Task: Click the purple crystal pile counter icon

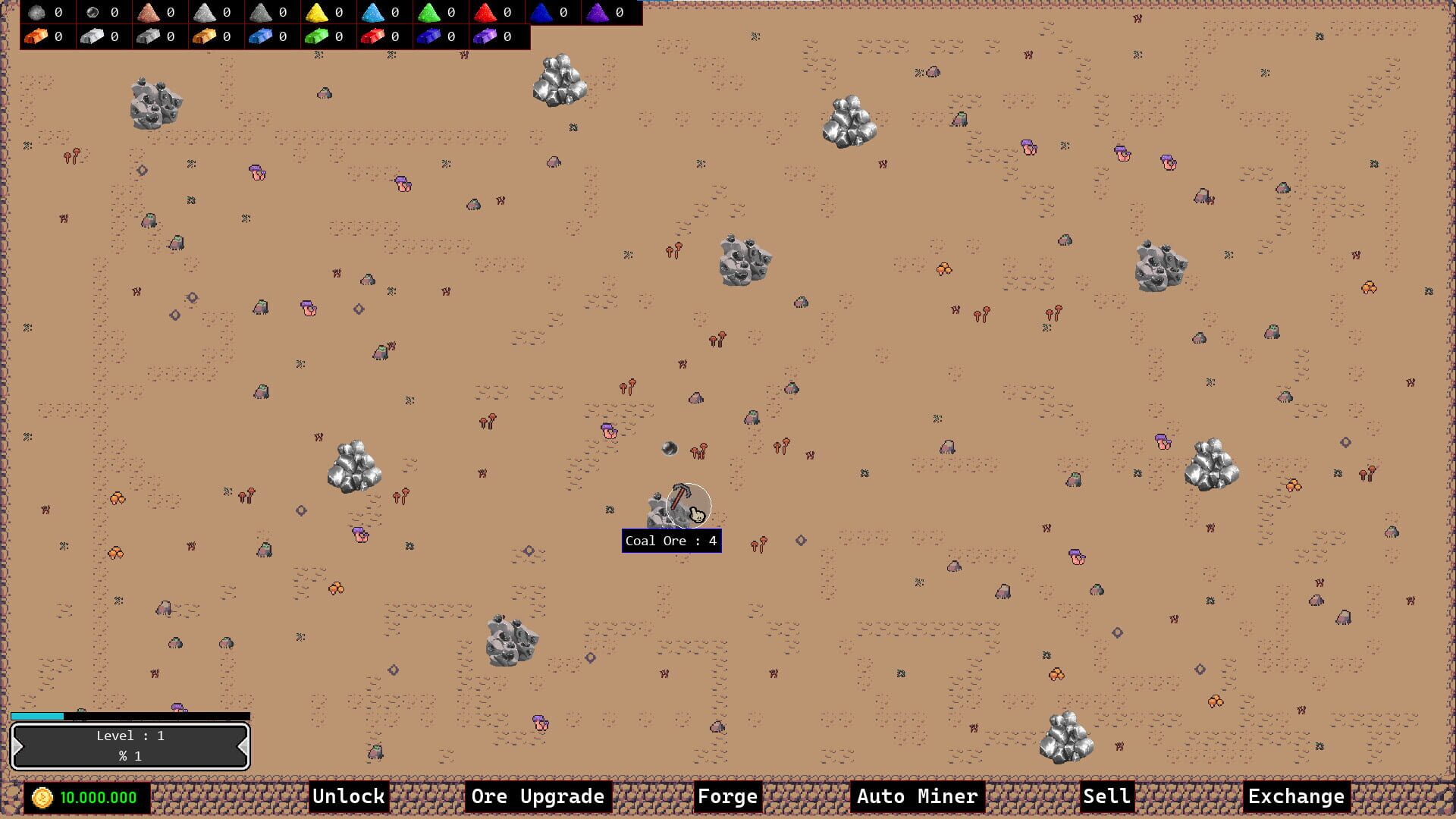Action: pyautogui.click(x=598, y=12)
